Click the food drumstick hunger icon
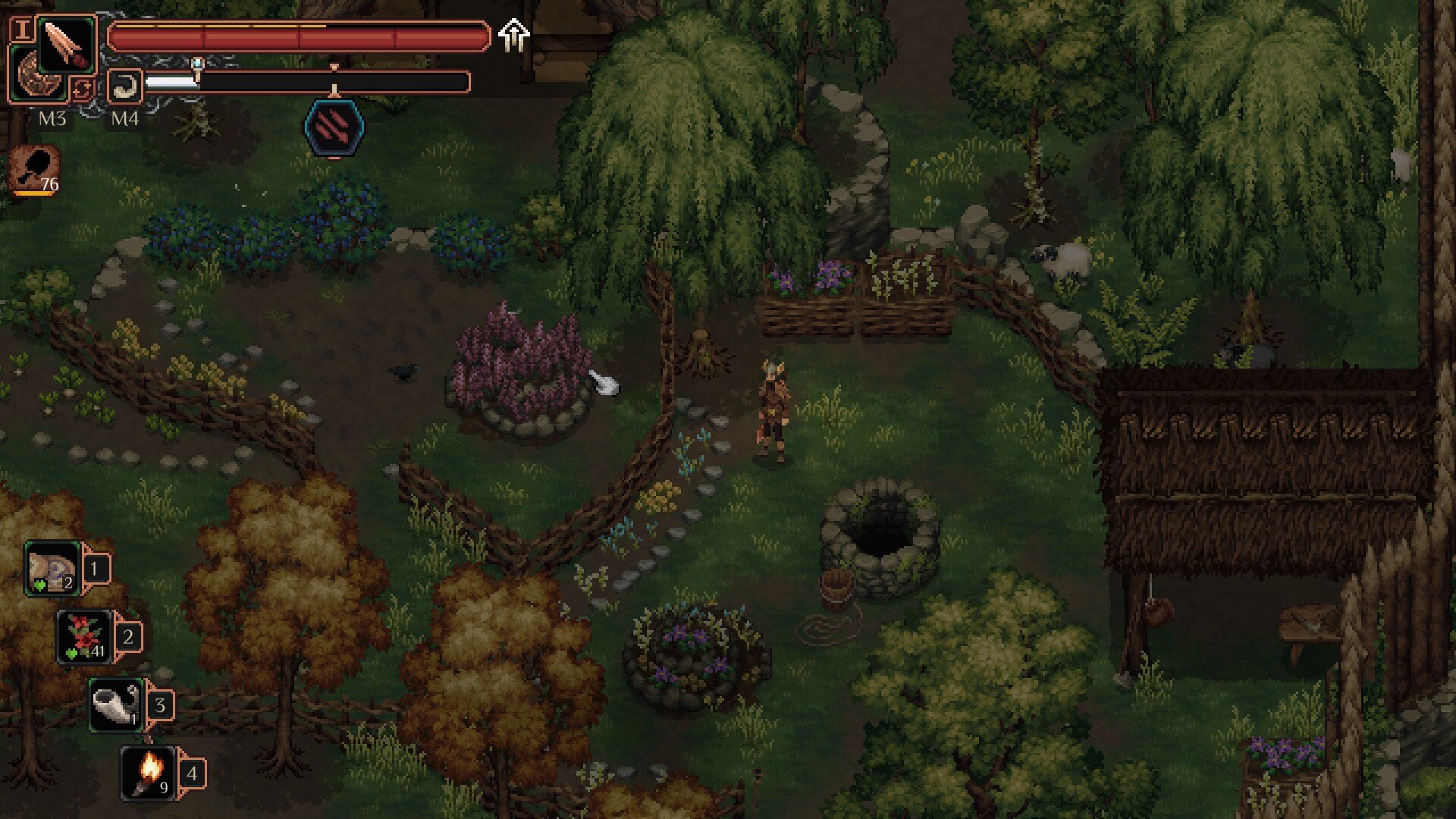The image size is (1456, 819). click(x=35, y=168)
